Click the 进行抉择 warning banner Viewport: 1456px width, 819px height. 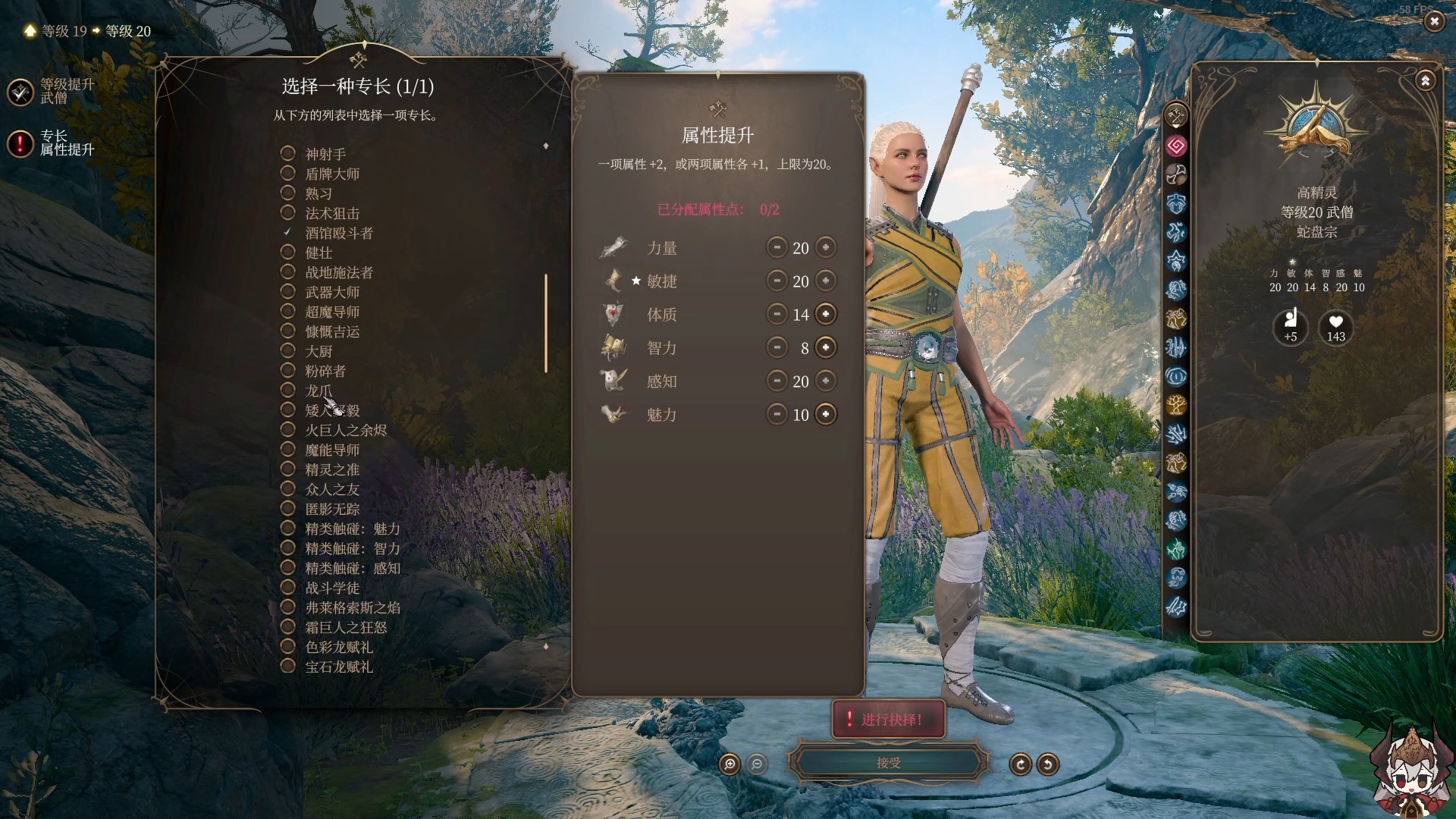tap(888, 719)
